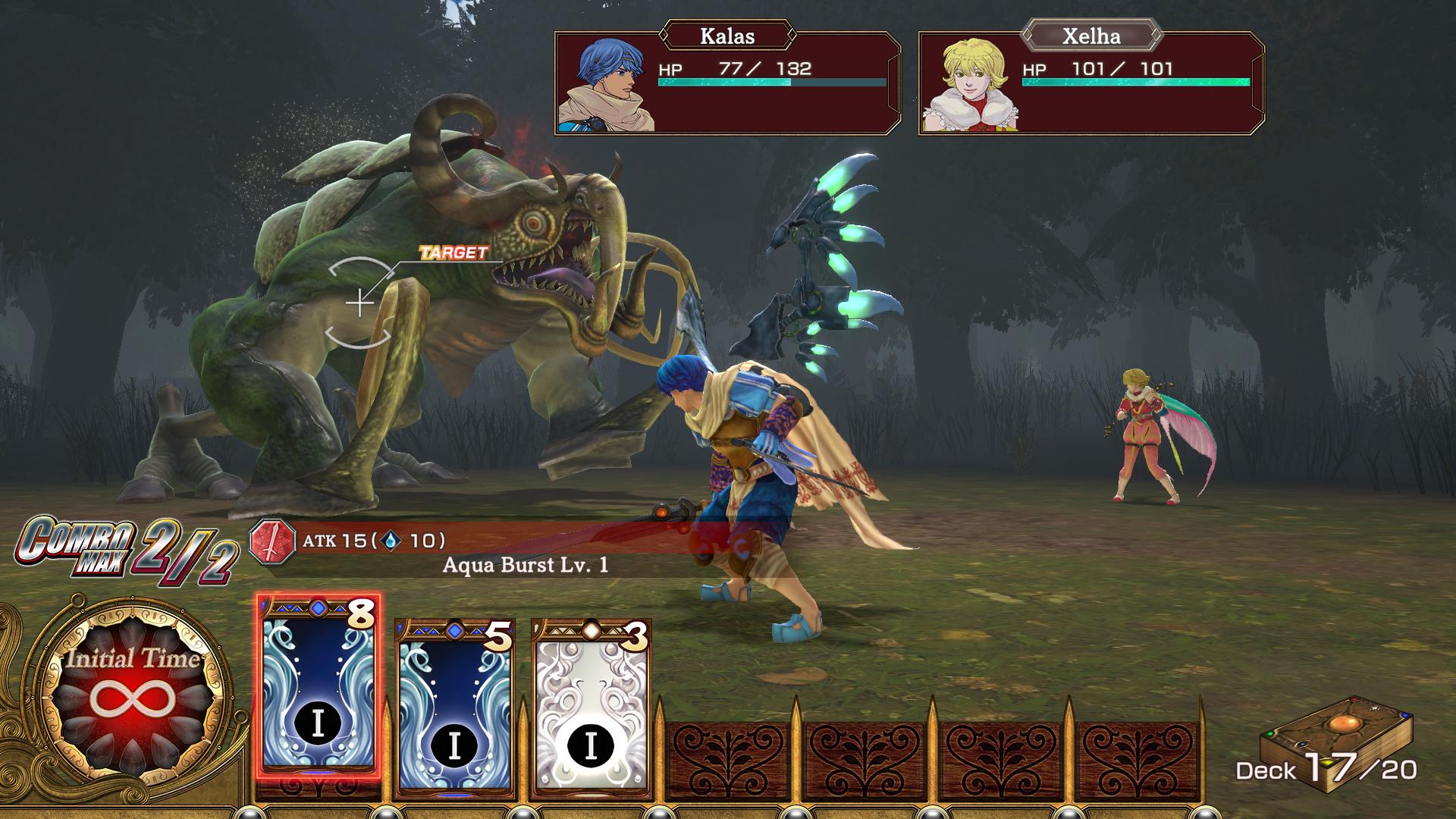Select Xelha's character status panel
Screen dimensions: 1456x819
pyautogui.click(x=1090, y=83)
